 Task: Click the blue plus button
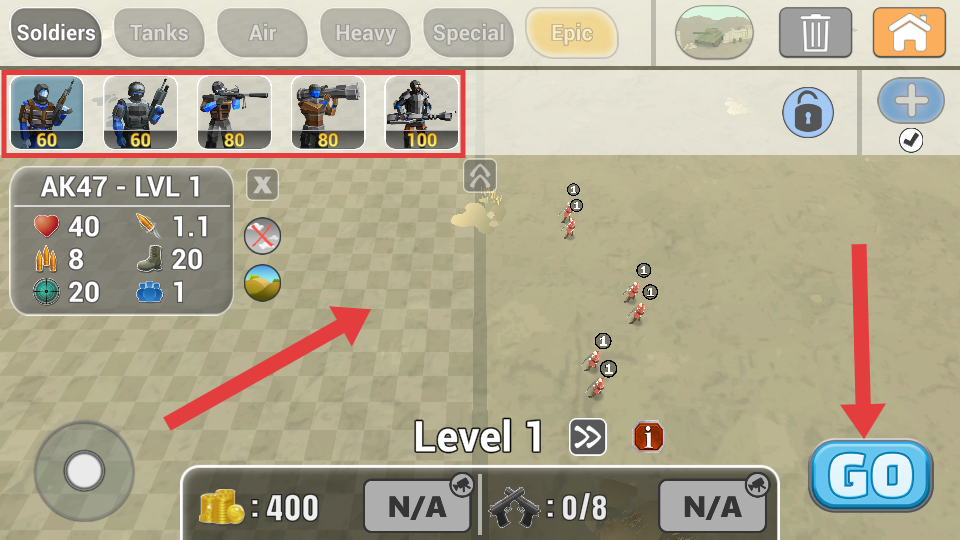[911, 101]
